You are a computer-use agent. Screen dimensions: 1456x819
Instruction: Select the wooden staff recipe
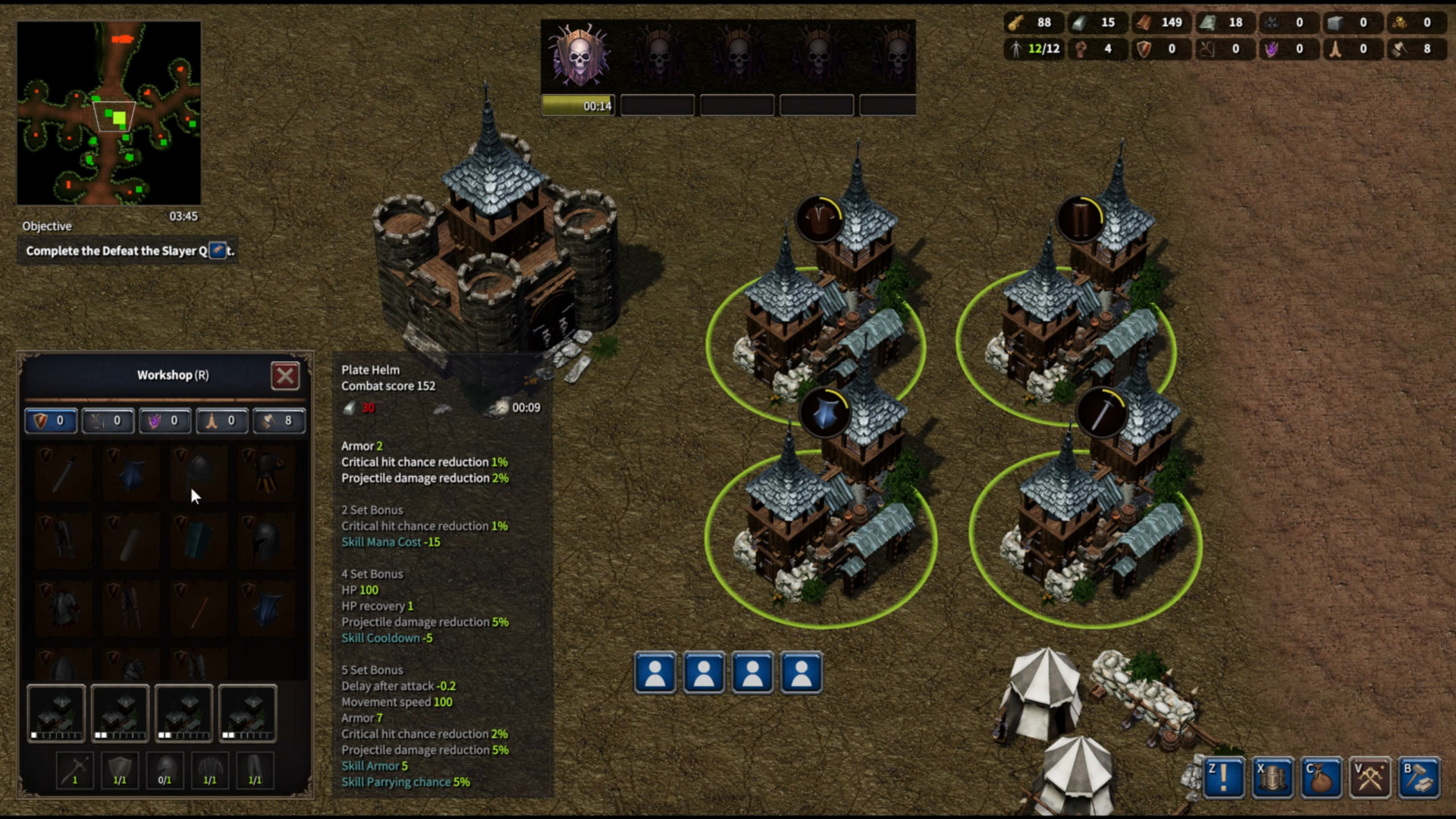[198, 608]
